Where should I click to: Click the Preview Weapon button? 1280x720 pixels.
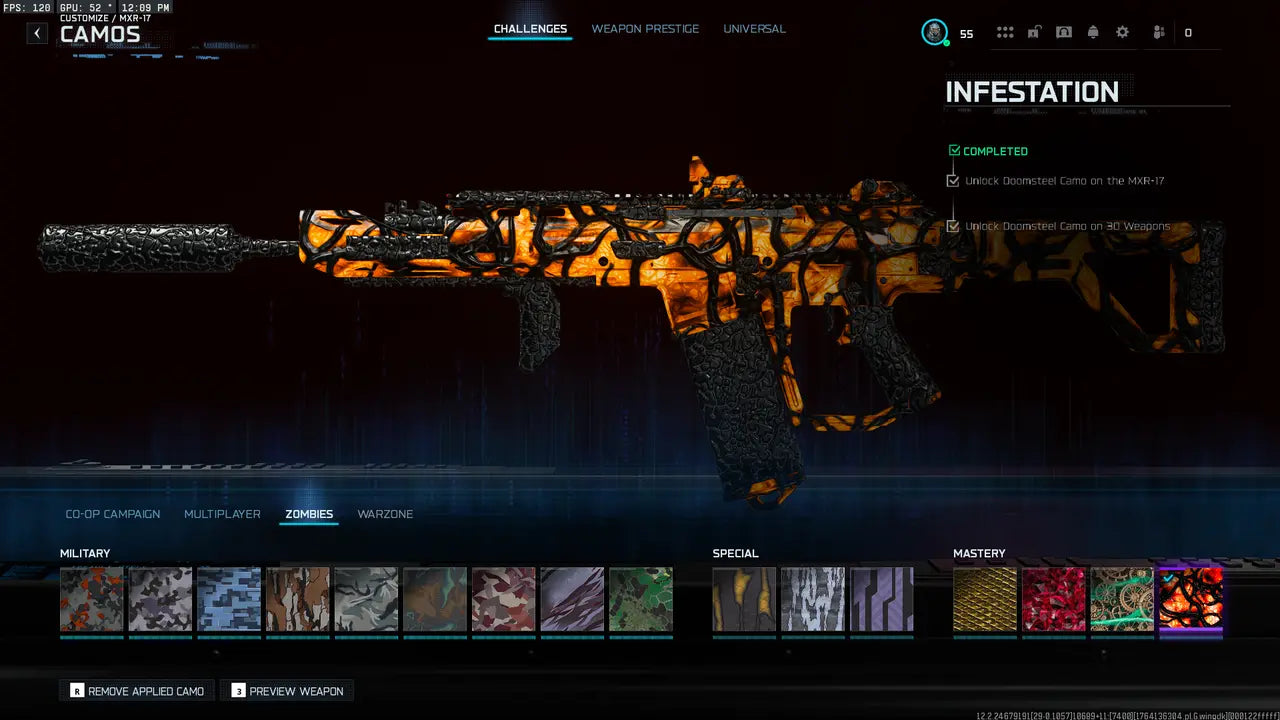pos(287,691)
